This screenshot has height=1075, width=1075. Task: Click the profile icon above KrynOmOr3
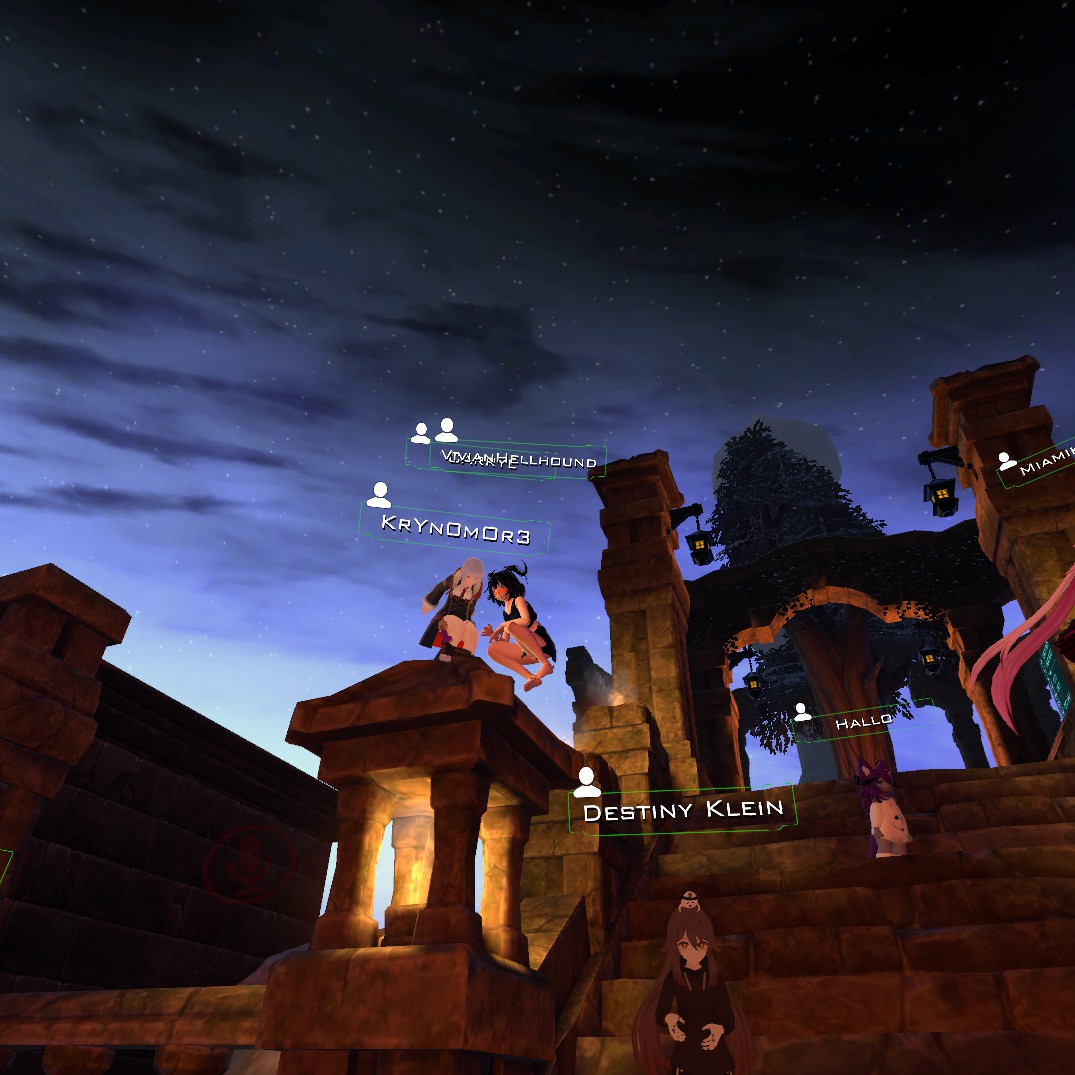[x=379, y=494]
